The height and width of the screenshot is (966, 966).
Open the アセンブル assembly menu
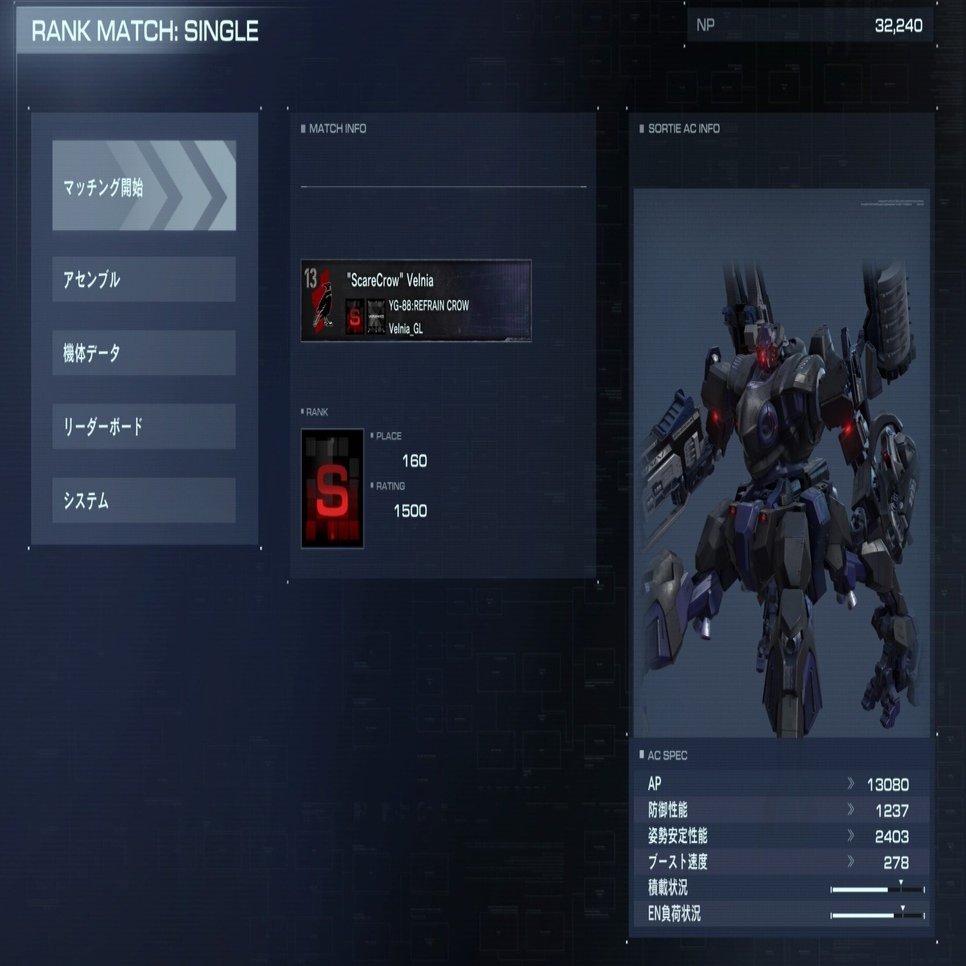[x=144, y=280]
